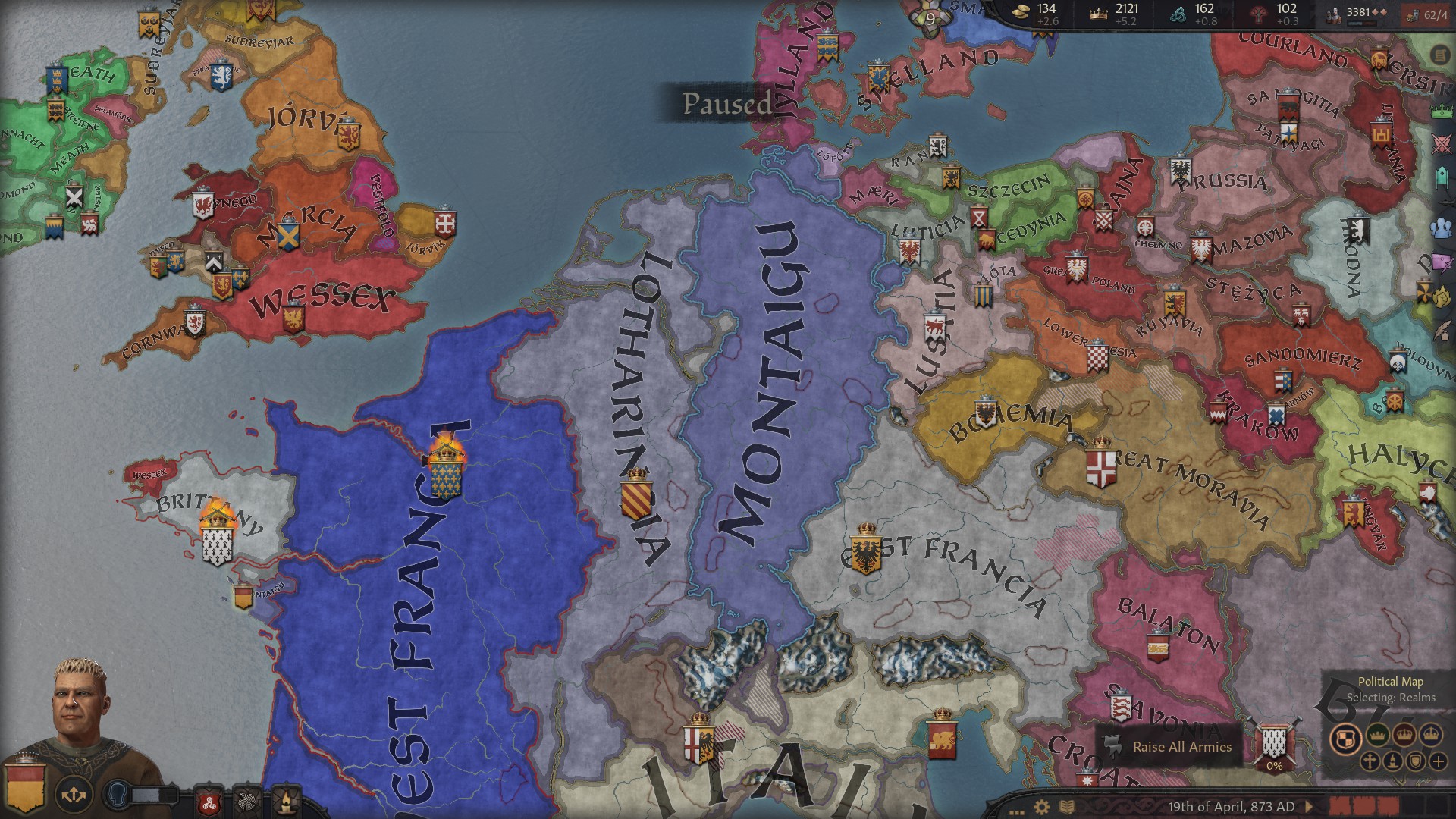Toggle the empires crown overlay in map panel

(x=1431, y=735)
